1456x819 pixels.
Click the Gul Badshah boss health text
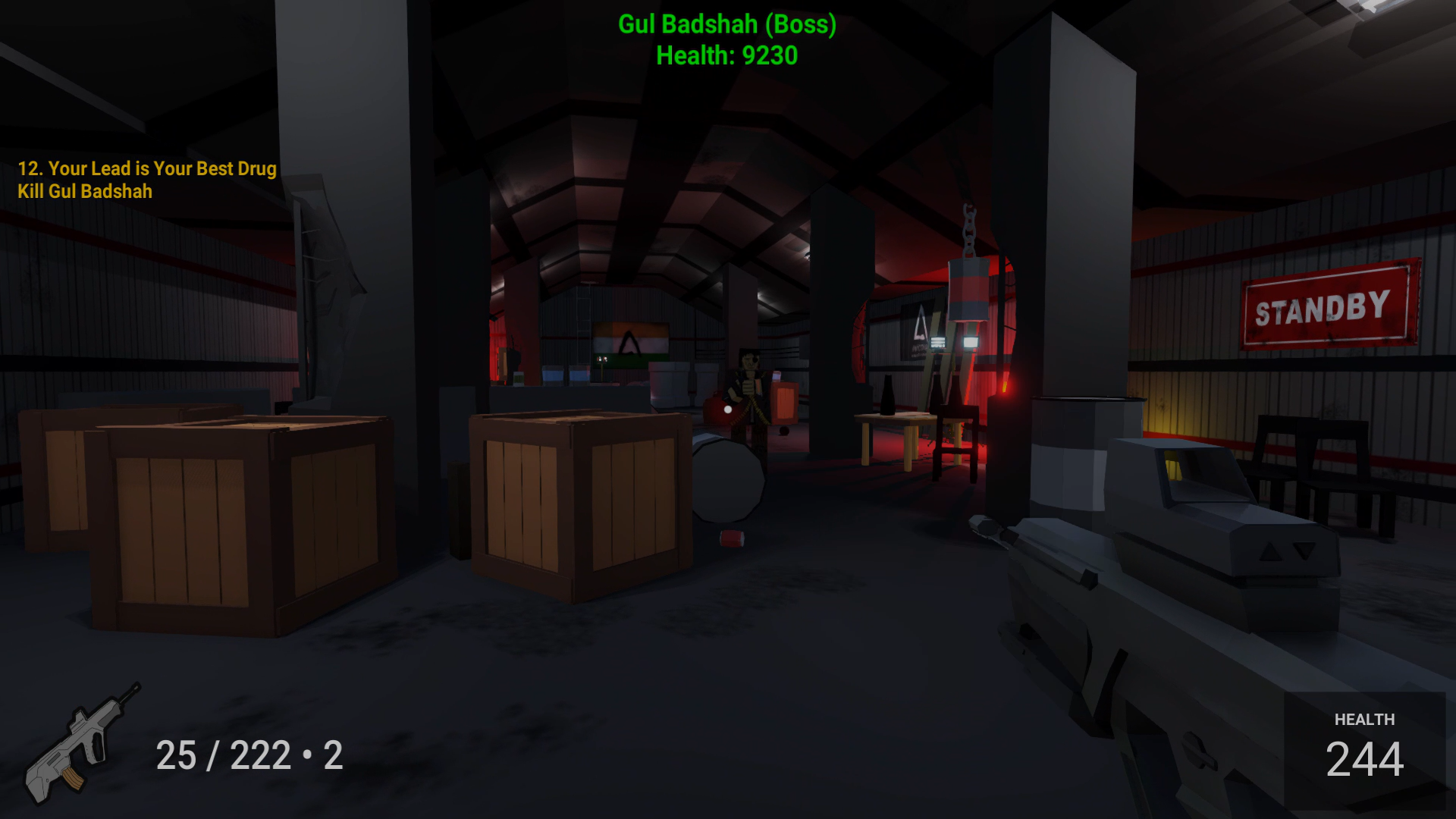(x=725, y=24)
